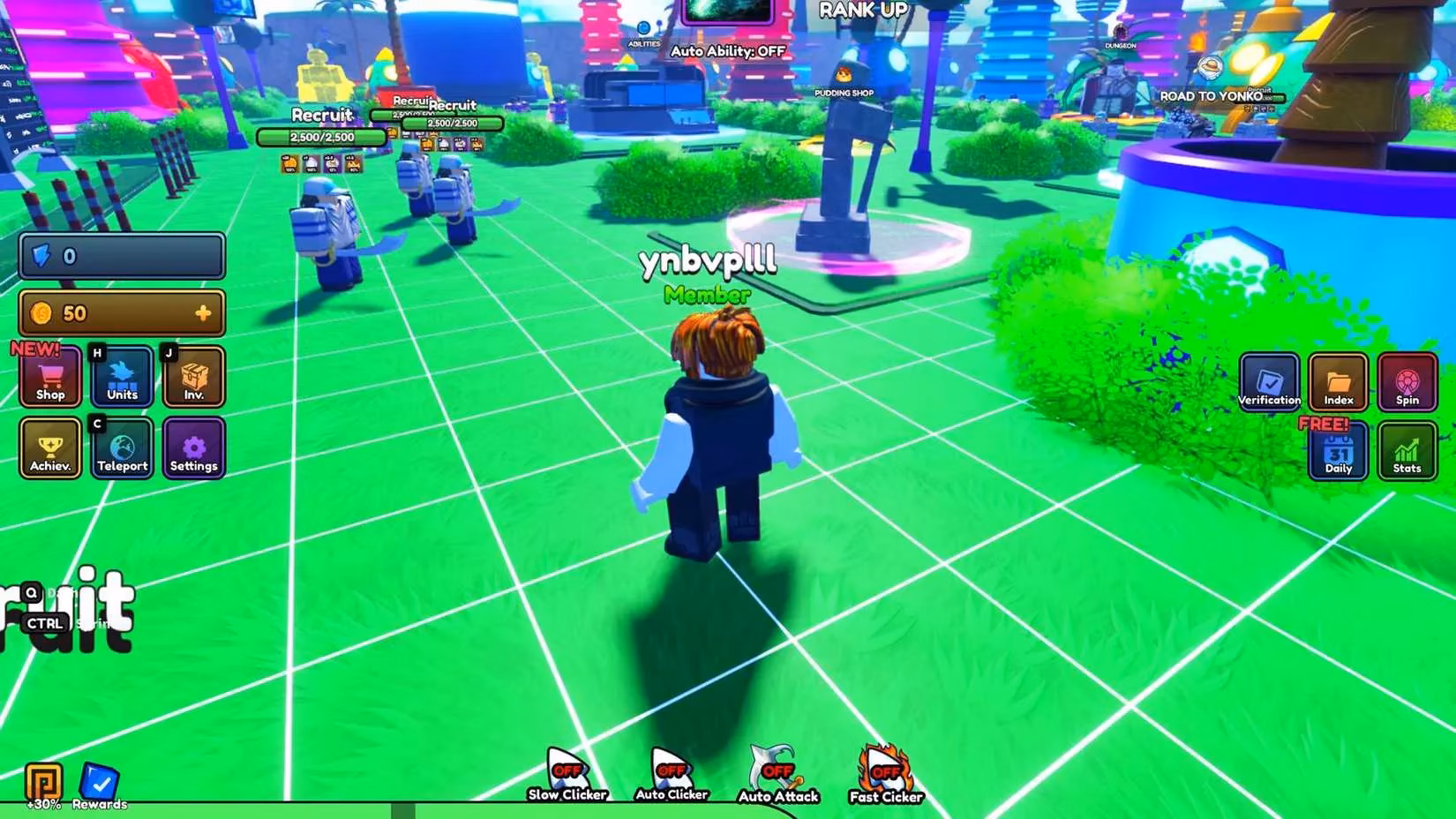
Task: Open your Inventory
Action: coord(194,376)
